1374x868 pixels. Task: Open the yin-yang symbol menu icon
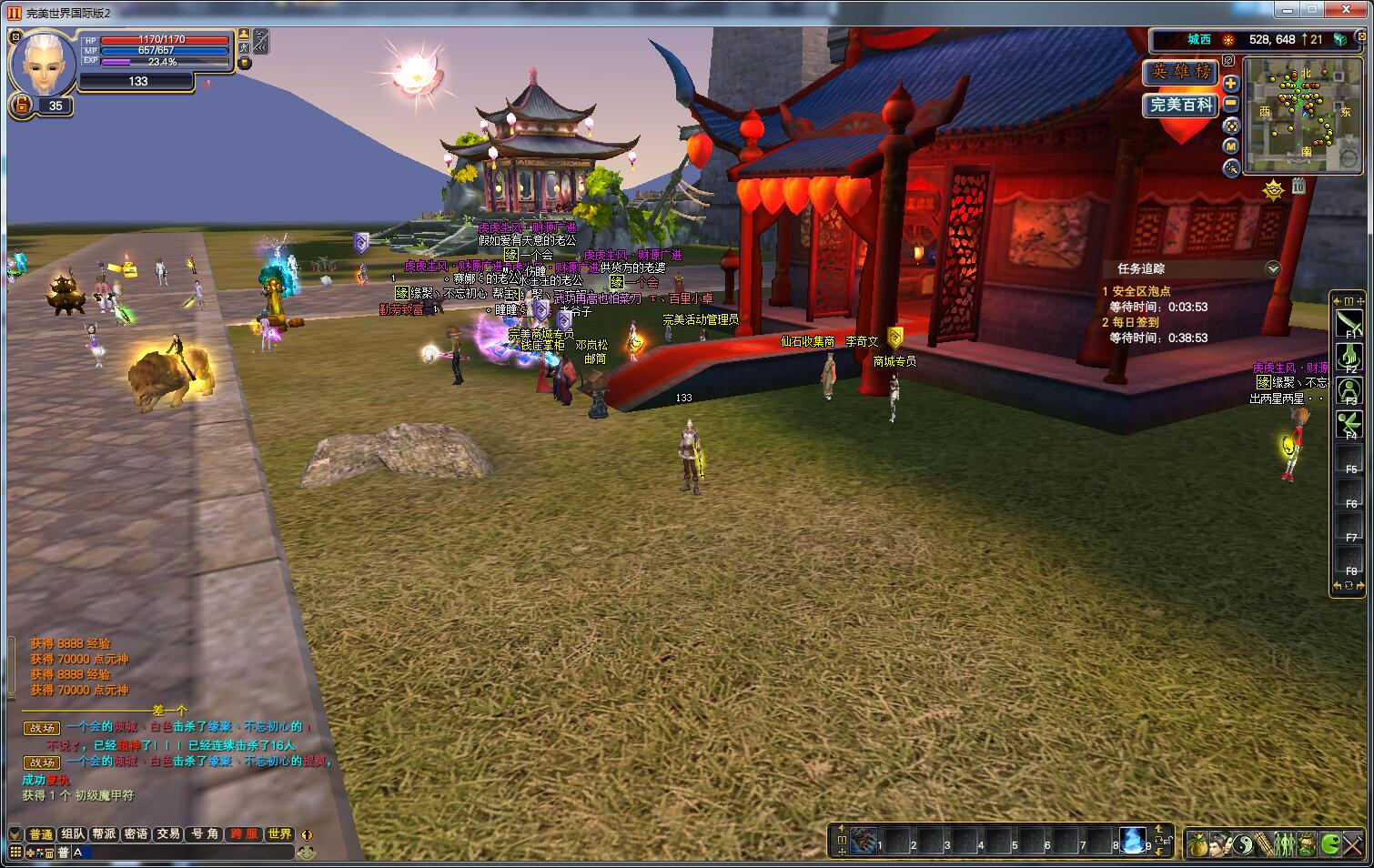click(1242, 844)
